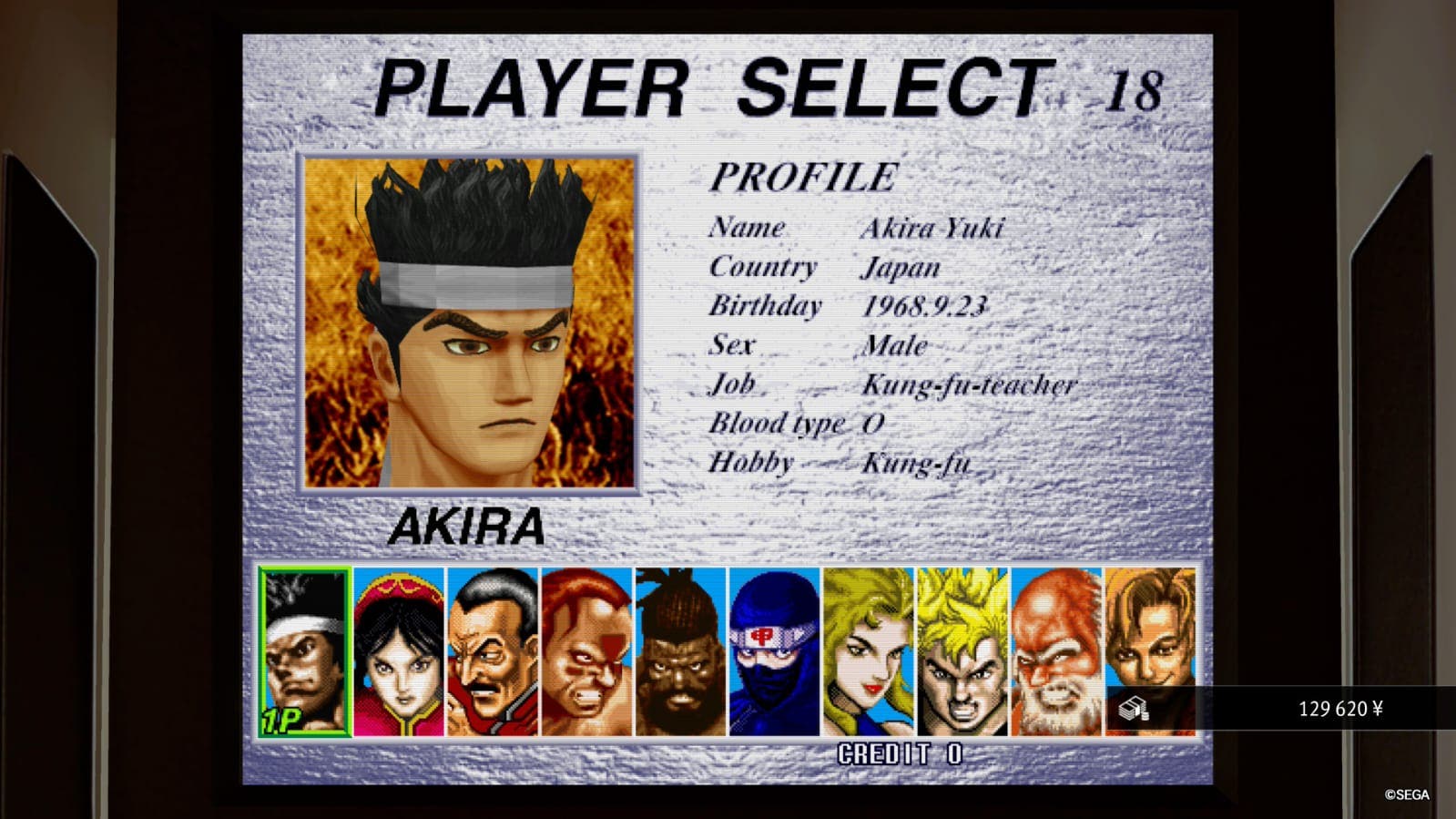
Task: Select Pai's portrait in the character row
Action: click(399, 651)
